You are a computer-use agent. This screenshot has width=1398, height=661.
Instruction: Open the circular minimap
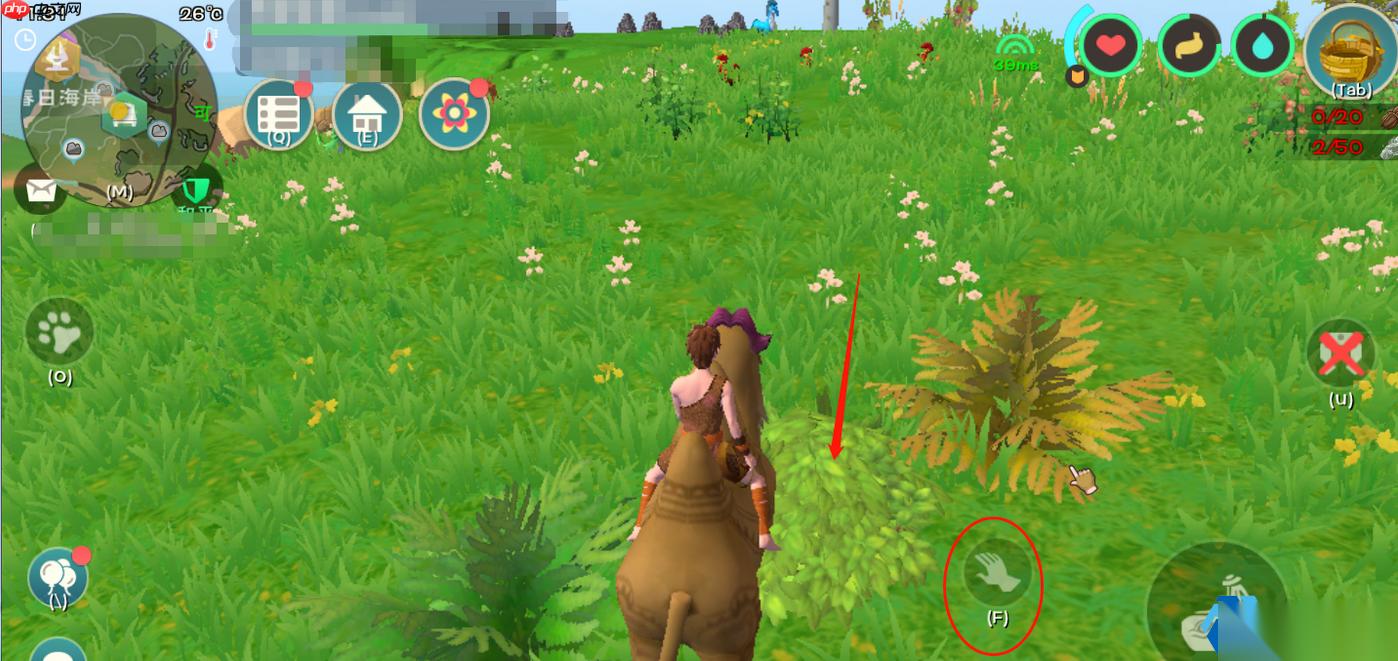[120, 110]
